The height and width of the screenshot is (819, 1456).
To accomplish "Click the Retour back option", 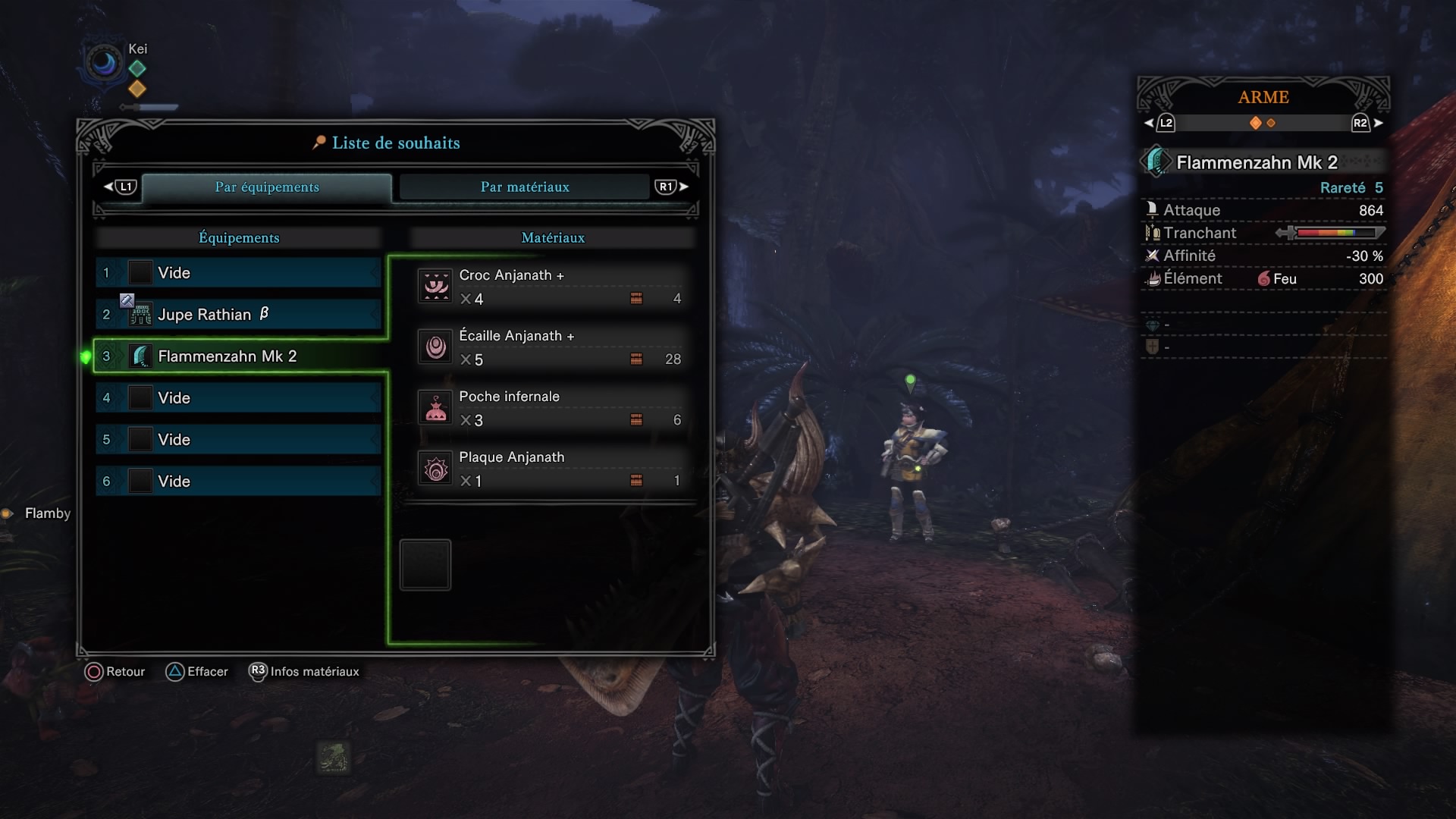I will 115,672.
